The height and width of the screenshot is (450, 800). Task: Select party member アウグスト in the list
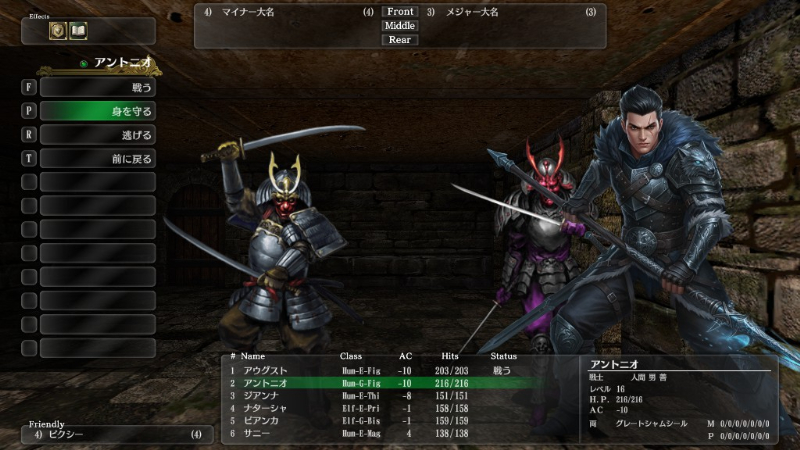click(265, 370)
